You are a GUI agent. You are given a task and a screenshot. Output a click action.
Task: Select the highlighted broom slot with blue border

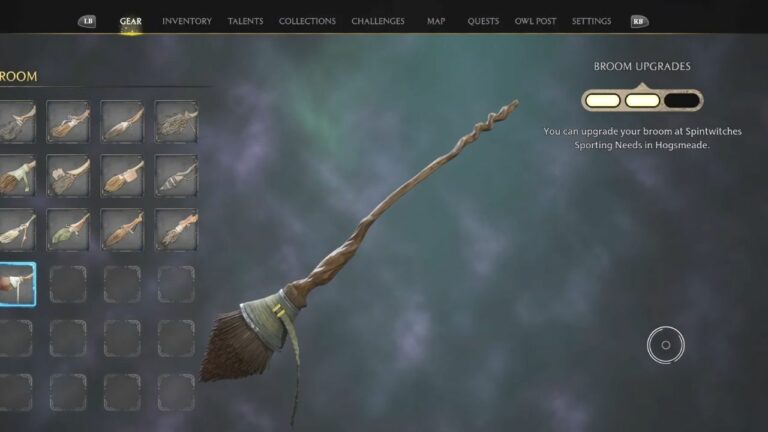(17, 284)
